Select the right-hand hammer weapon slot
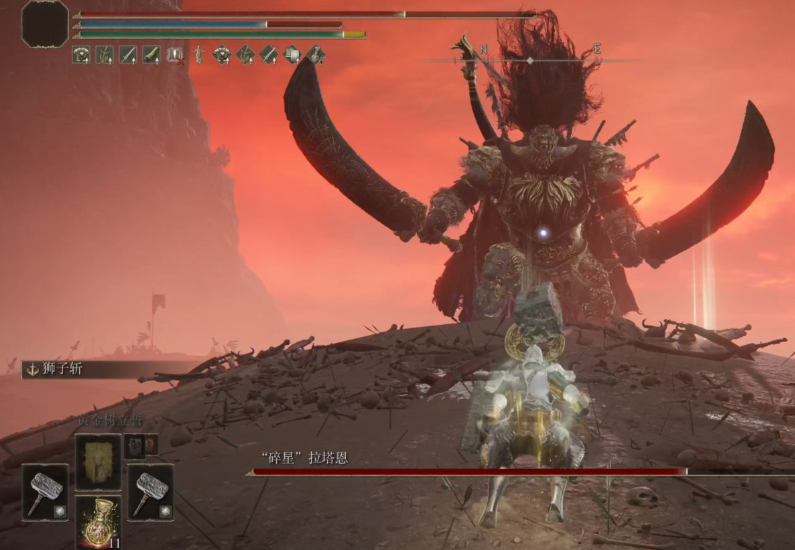This screenshot has height=550, width=795. click(x=150, y=491)
